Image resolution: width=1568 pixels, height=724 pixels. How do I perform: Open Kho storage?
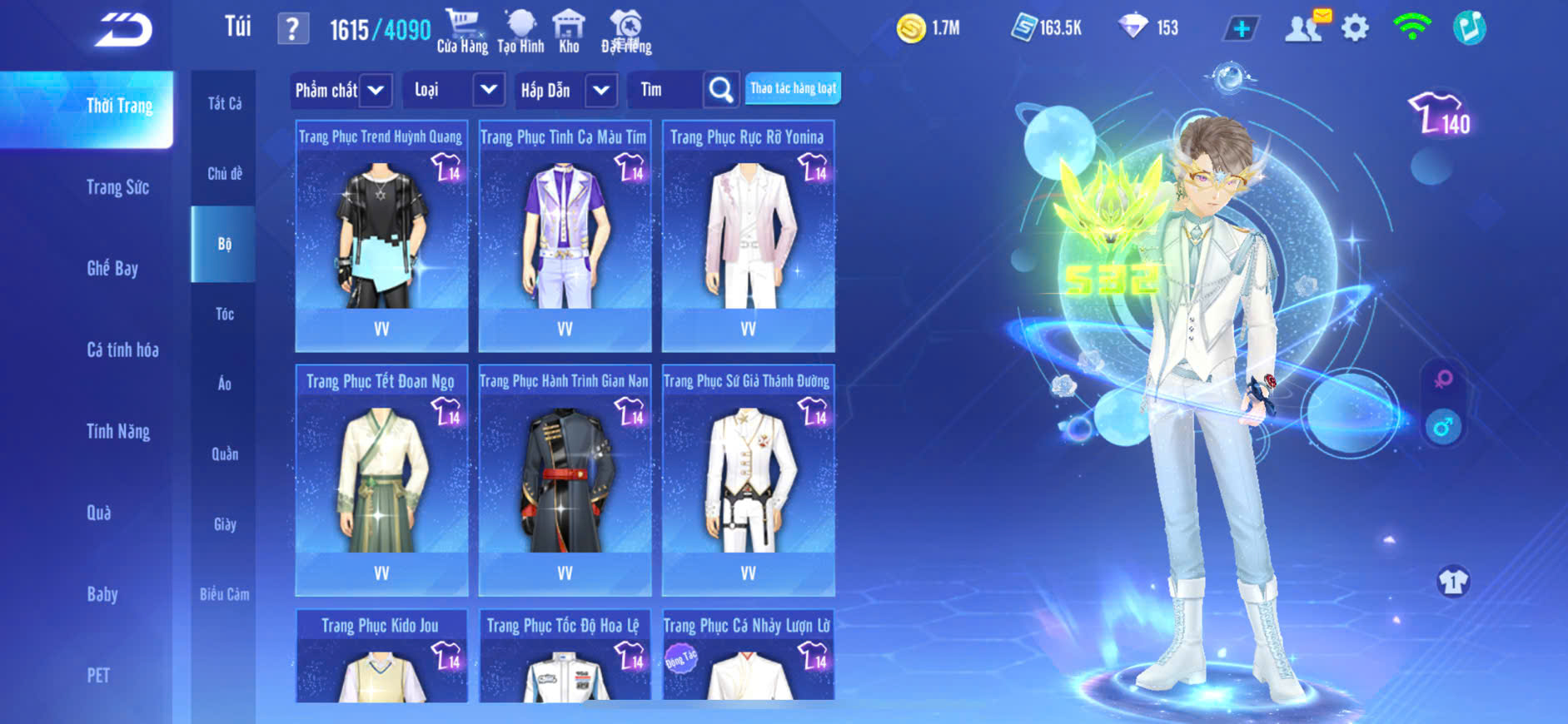pos(569,32)
